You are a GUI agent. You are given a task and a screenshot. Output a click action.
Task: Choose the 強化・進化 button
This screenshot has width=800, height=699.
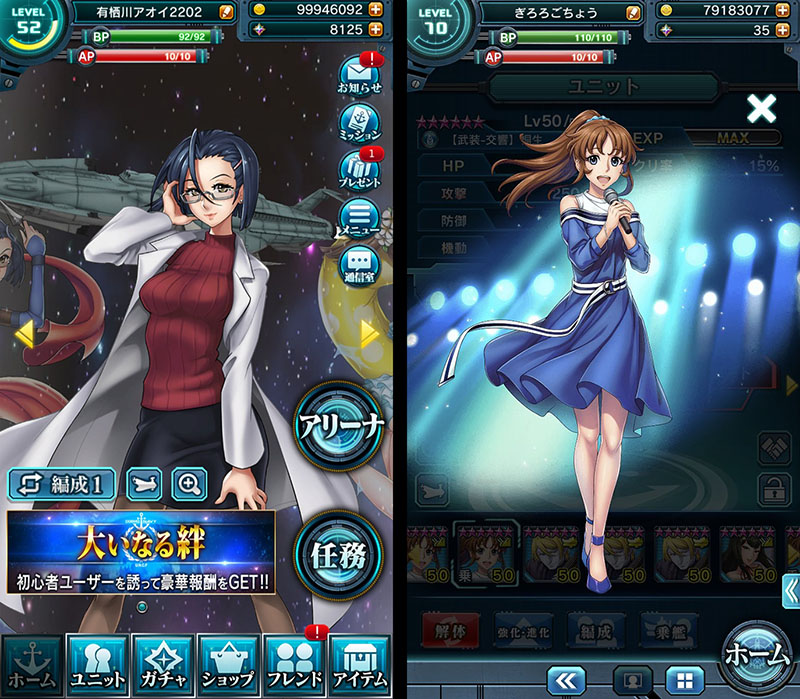(x=522, y=627)
